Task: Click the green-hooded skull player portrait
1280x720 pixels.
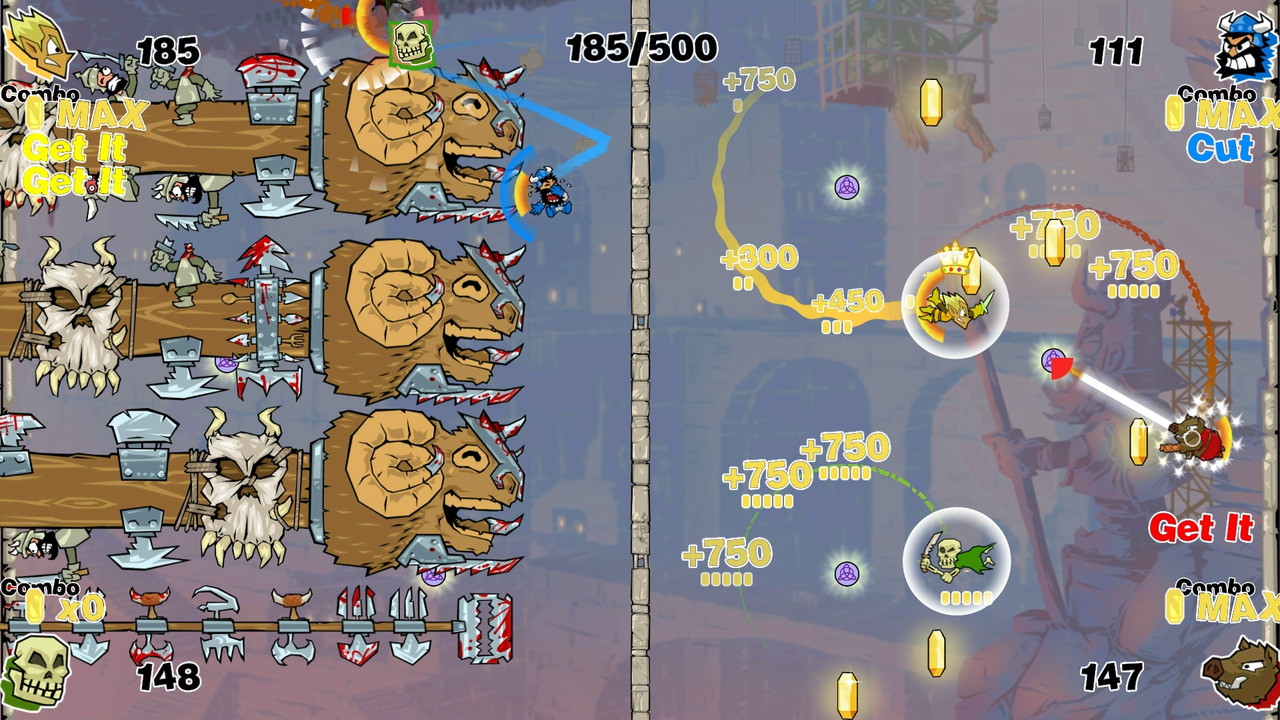Action: pos(38,672)
